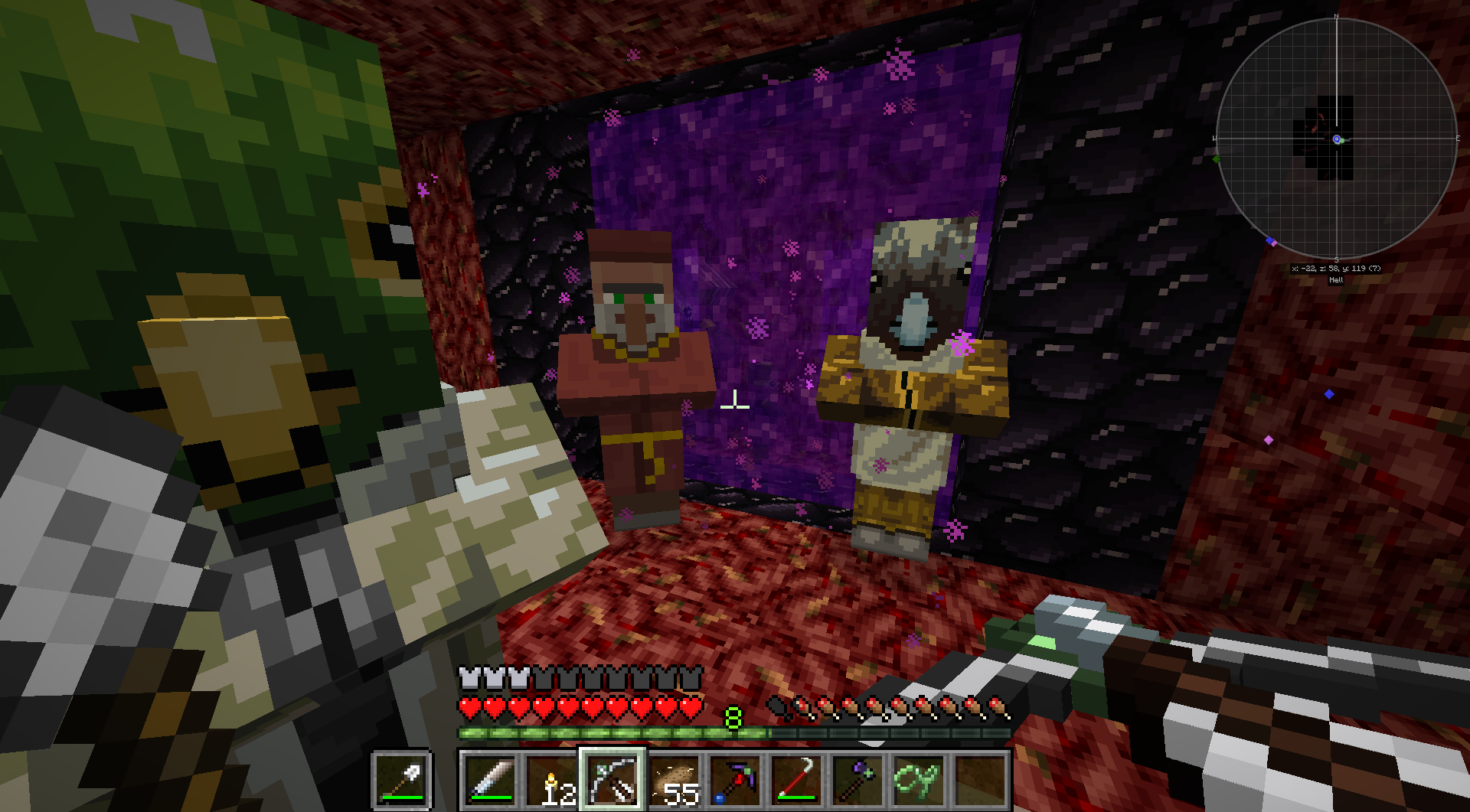Select the crossbow hotbar slot
Screen dimensions: 1470x812
(612, 780)
